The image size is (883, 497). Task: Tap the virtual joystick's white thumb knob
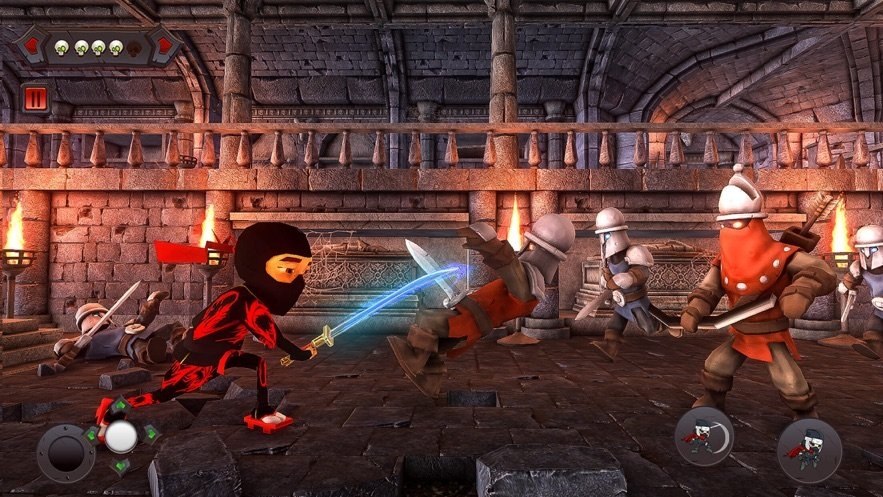click(122, 436)
